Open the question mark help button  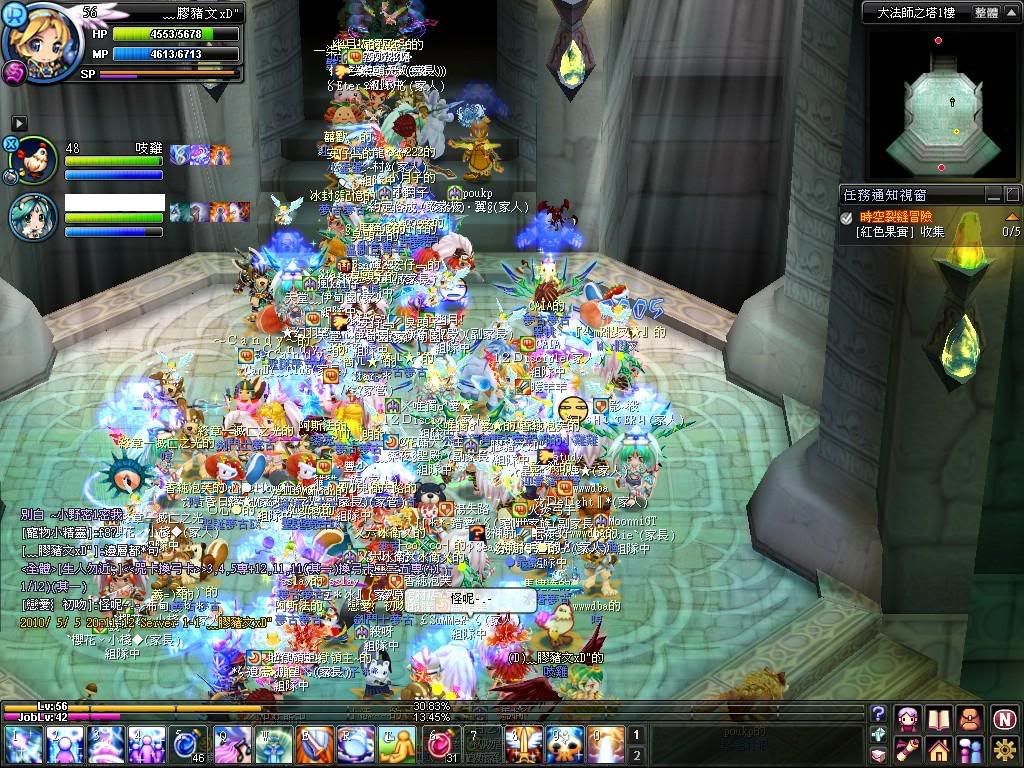click(x=879, y=714)
